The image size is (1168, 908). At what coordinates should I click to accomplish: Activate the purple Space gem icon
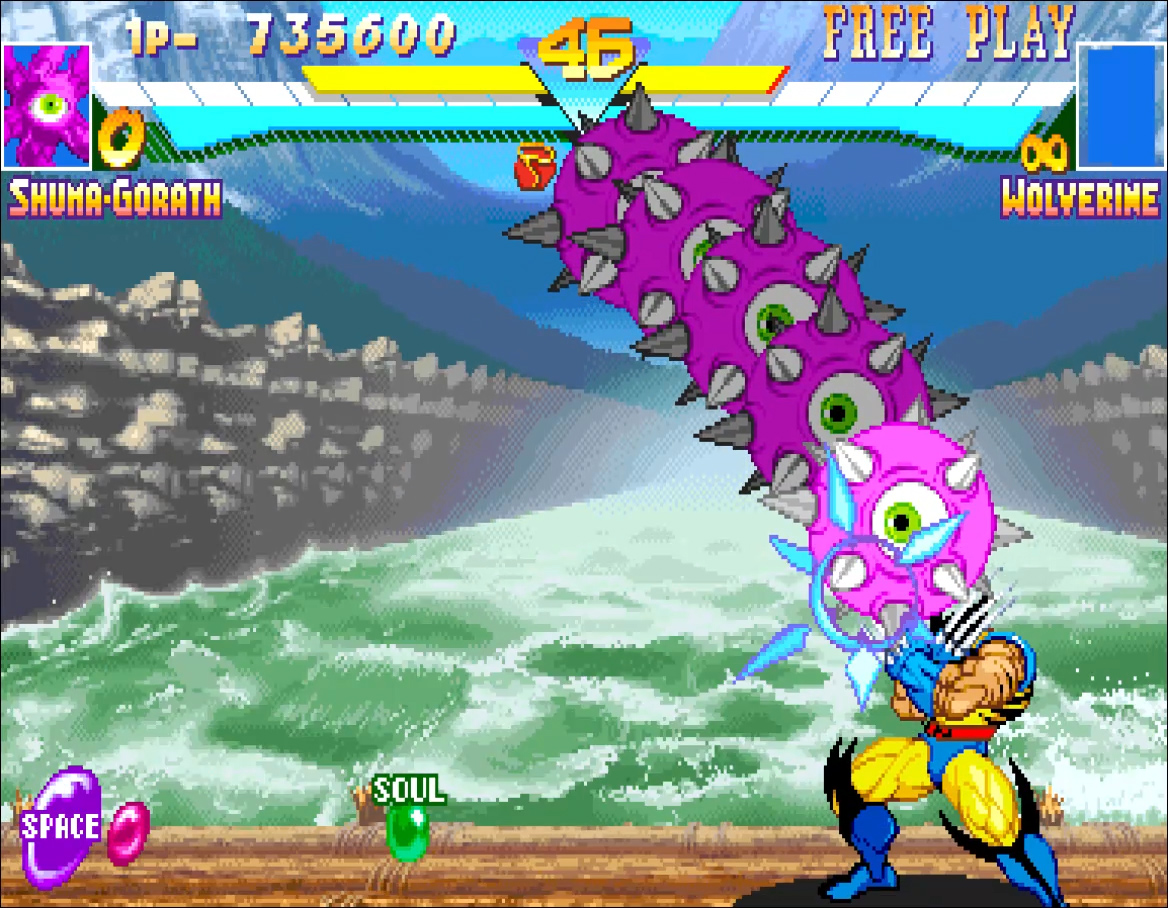tap(62, 826)
